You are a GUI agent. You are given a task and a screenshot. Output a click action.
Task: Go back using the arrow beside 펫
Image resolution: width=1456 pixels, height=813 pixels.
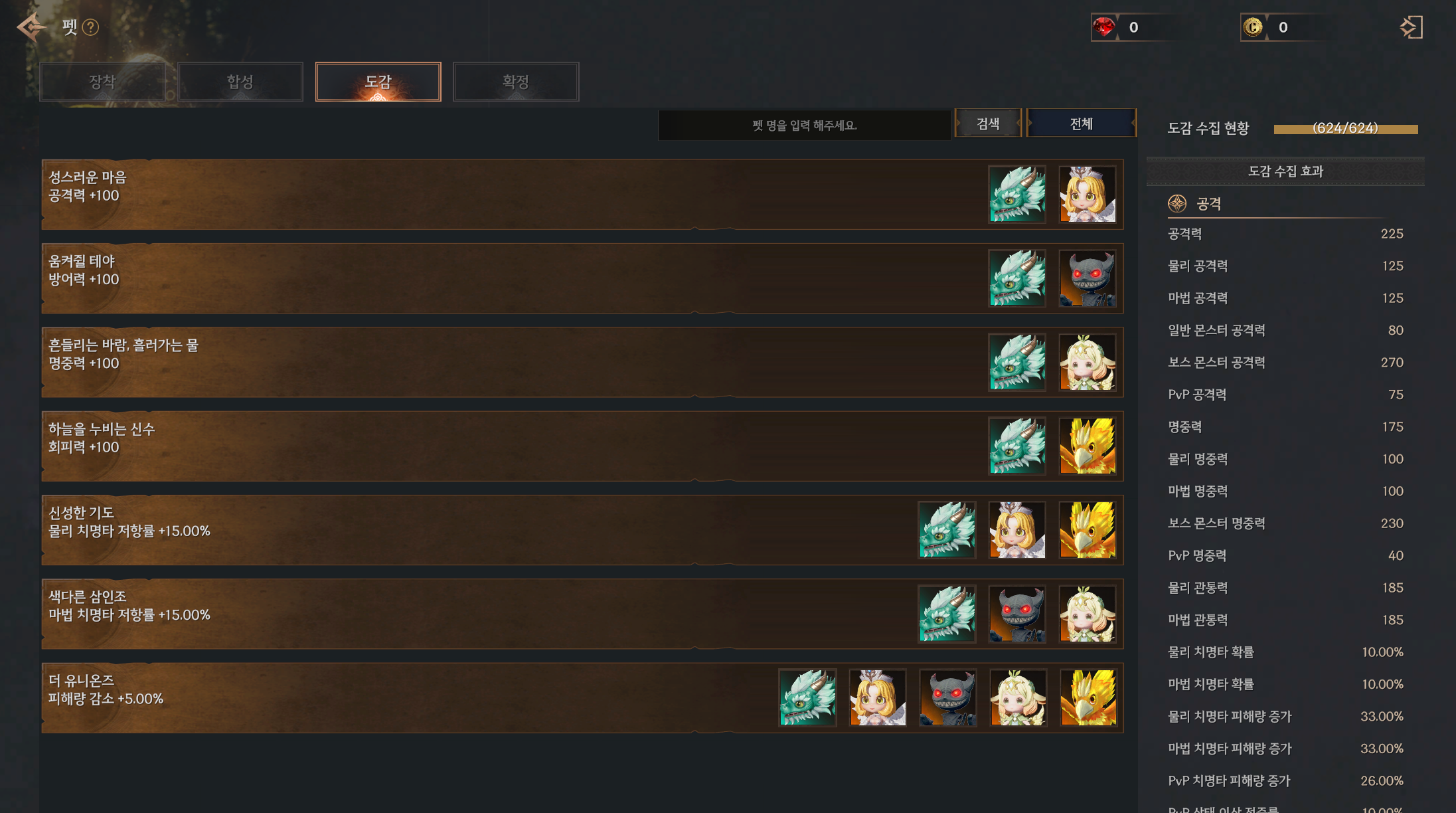coord(31,27)
